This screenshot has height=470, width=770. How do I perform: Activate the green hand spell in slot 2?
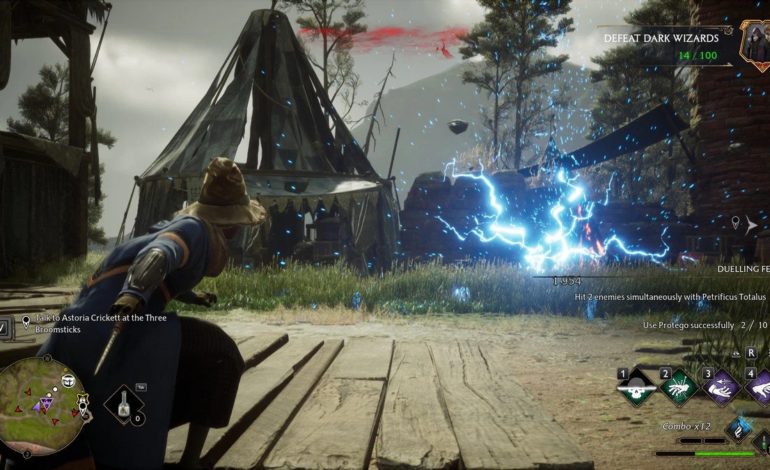pyautogui.click(x=676, y=388)
